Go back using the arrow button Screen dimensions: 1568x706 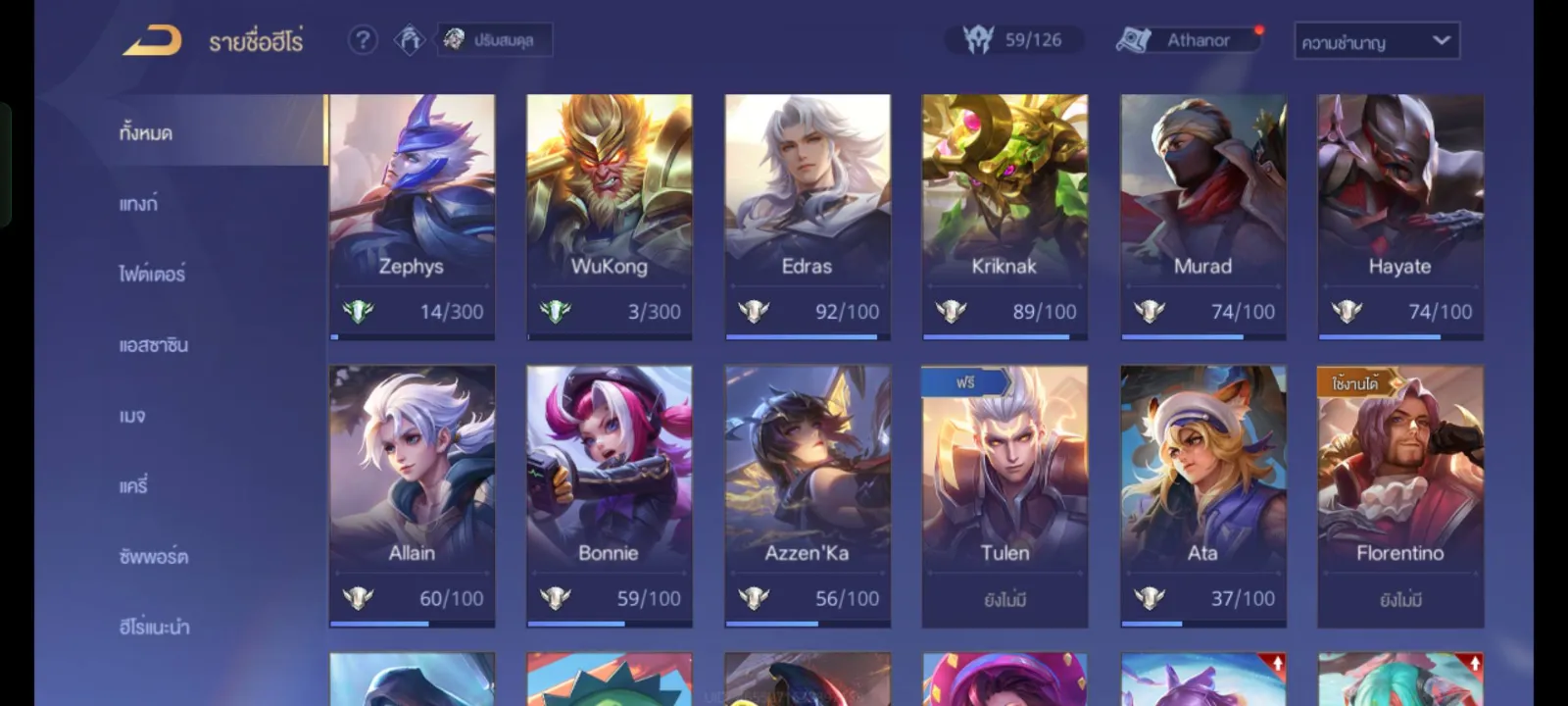coord(153,40)
